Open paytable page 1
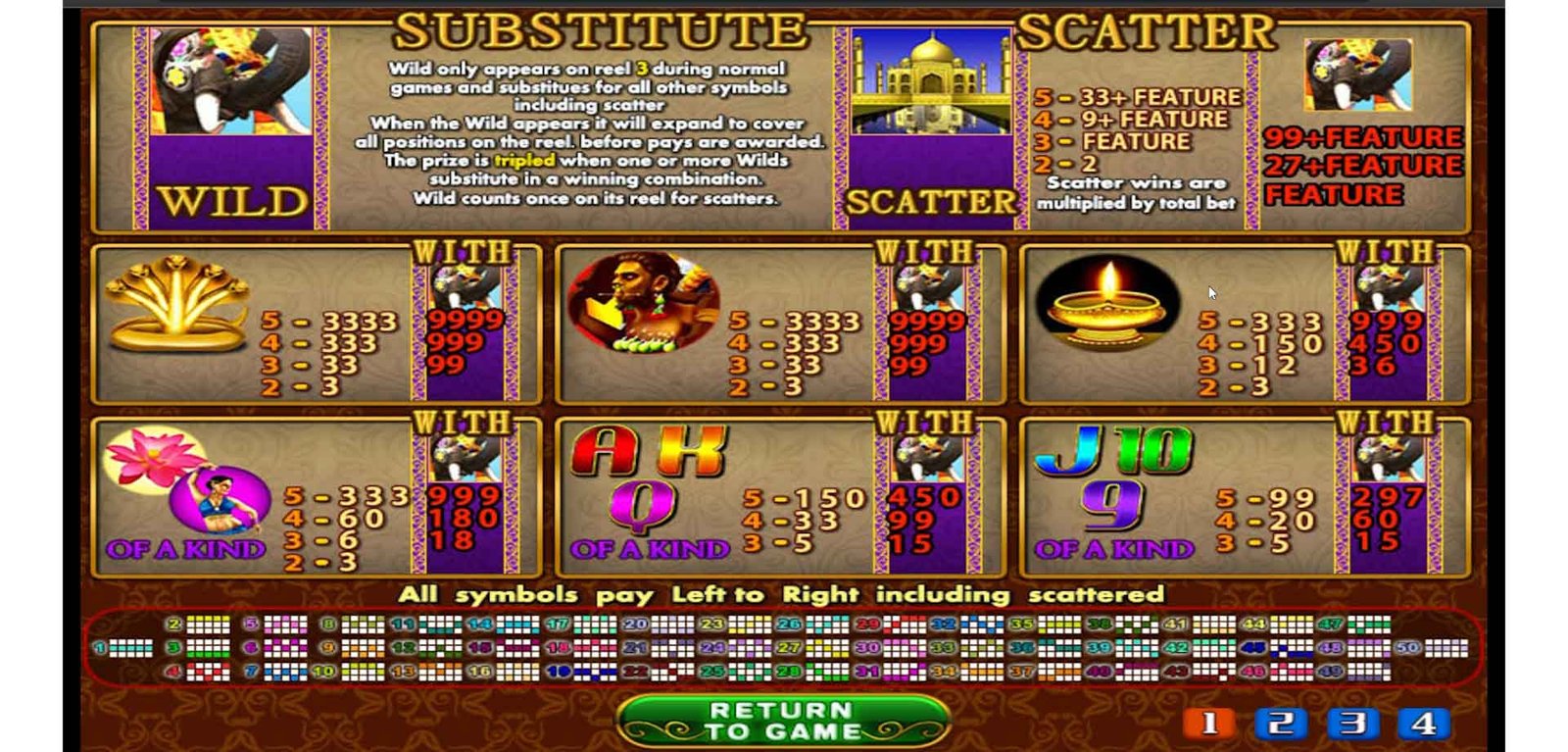 click(1209, 724)
